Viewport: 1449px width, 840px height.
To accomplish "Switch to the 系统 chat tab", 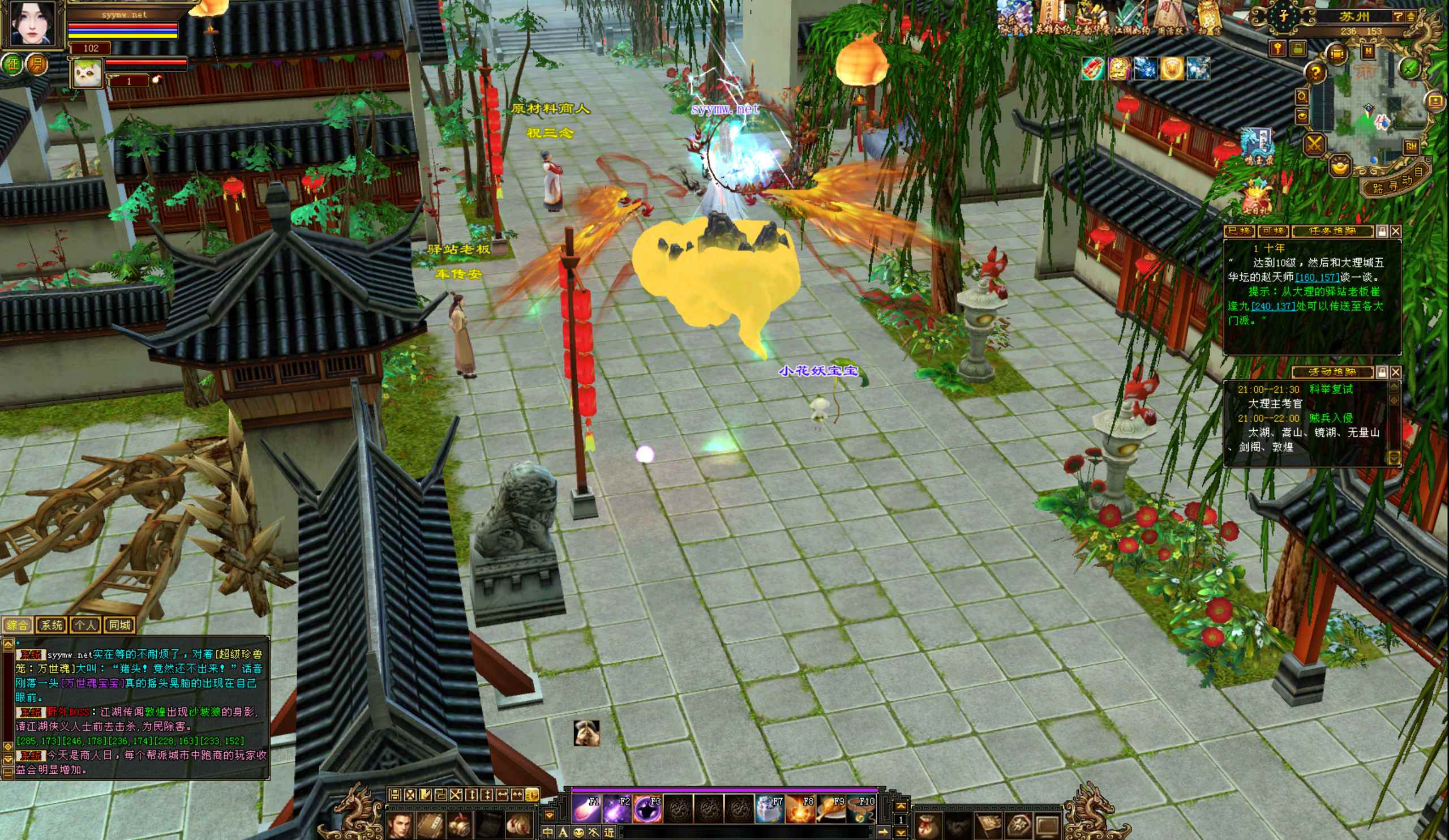I will pos(51,625).
